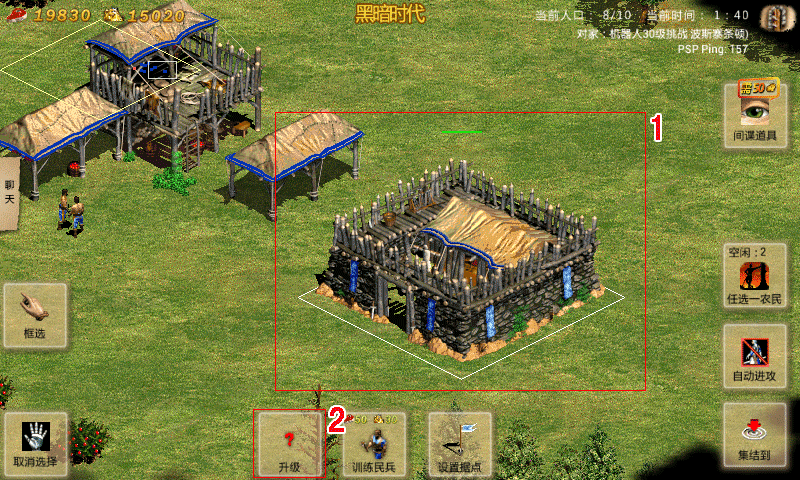Open the 间谍道具 spy item button
Screen dimensions: 800x480
pyautogui.click(x=755, y=115)
